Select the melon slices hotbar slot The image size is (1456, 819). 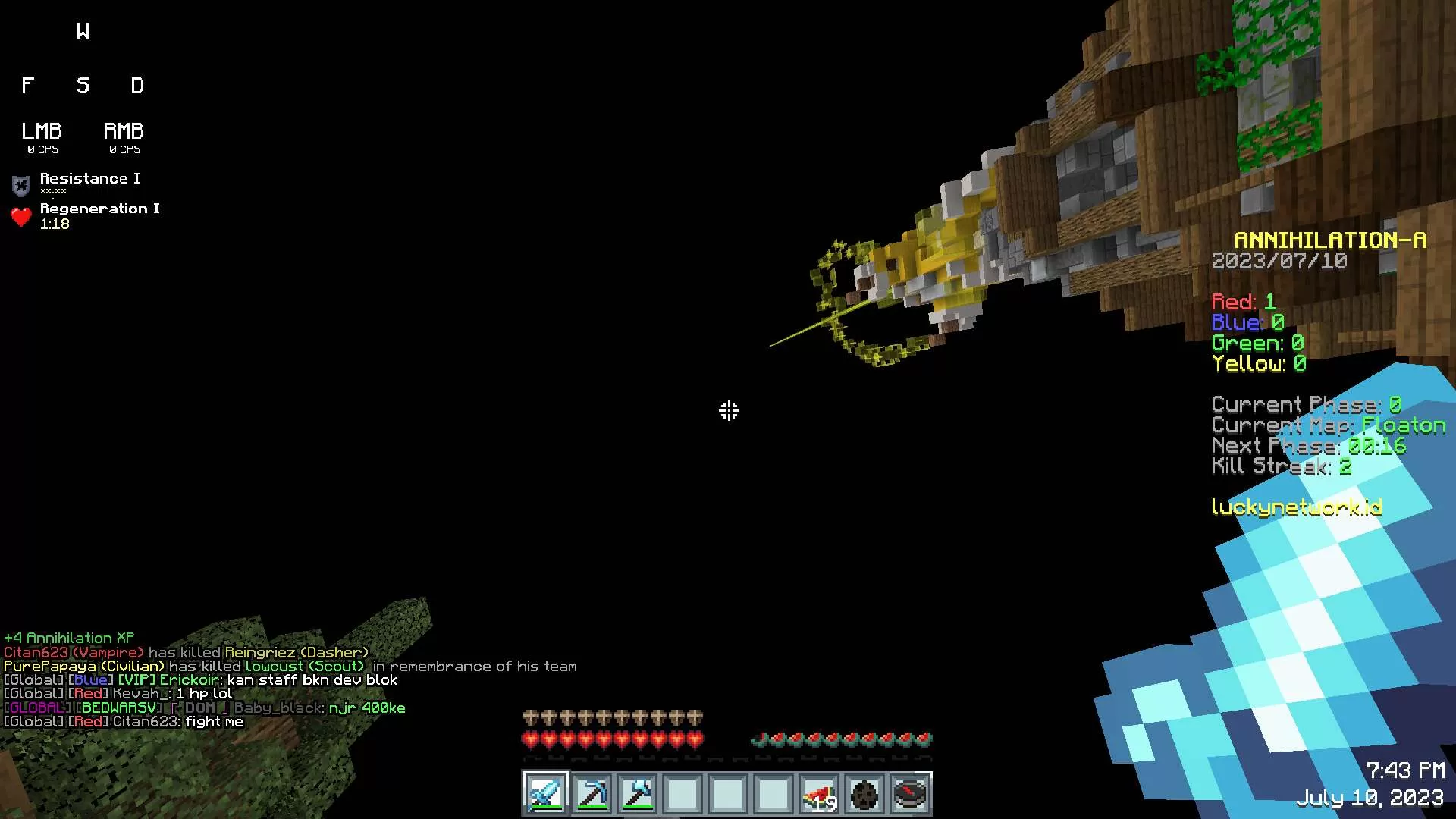coord(819,794)
